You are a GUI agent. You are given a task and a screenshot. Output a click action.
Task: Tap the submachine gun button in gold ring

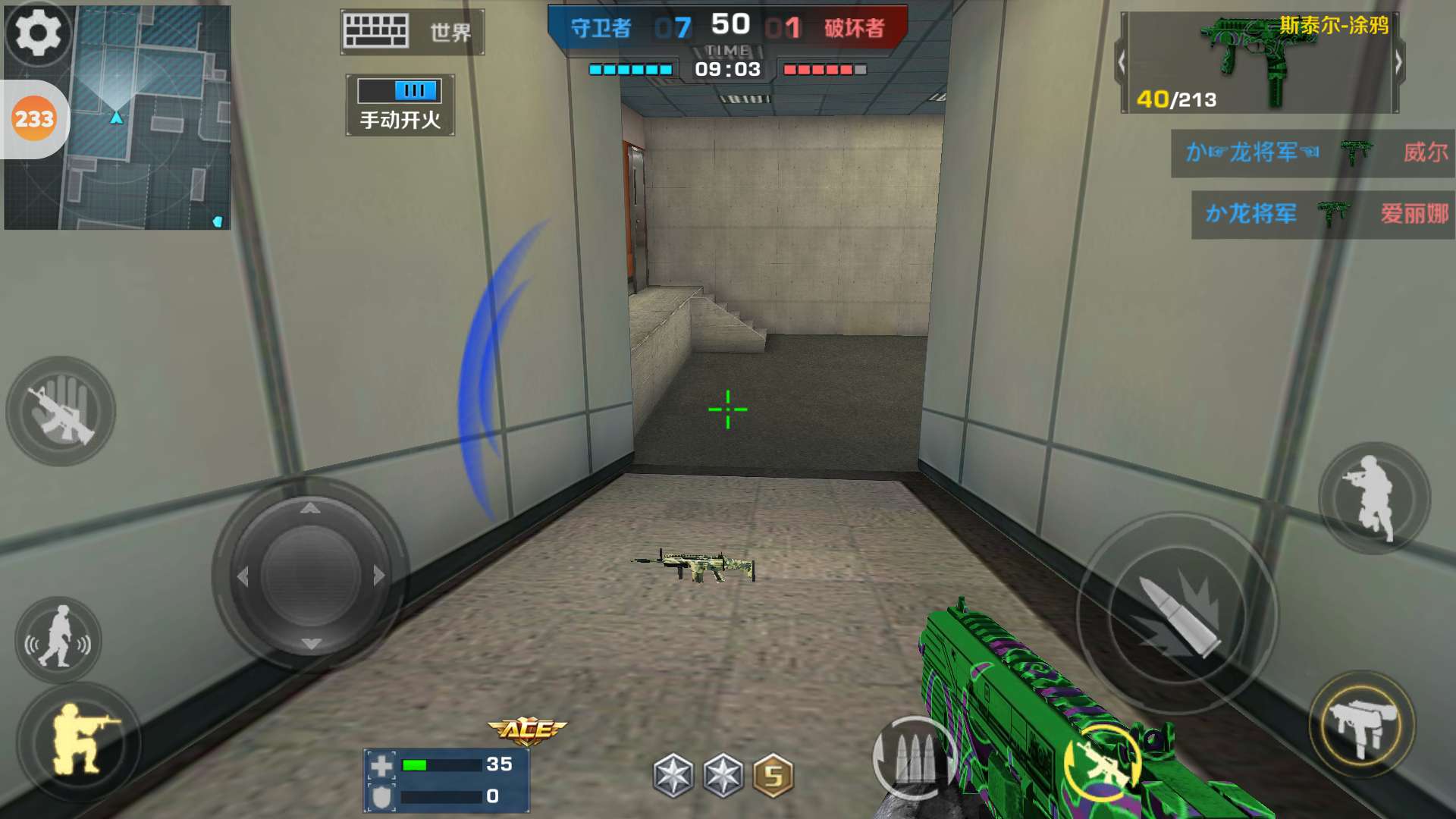click(x=1362, y=724)
